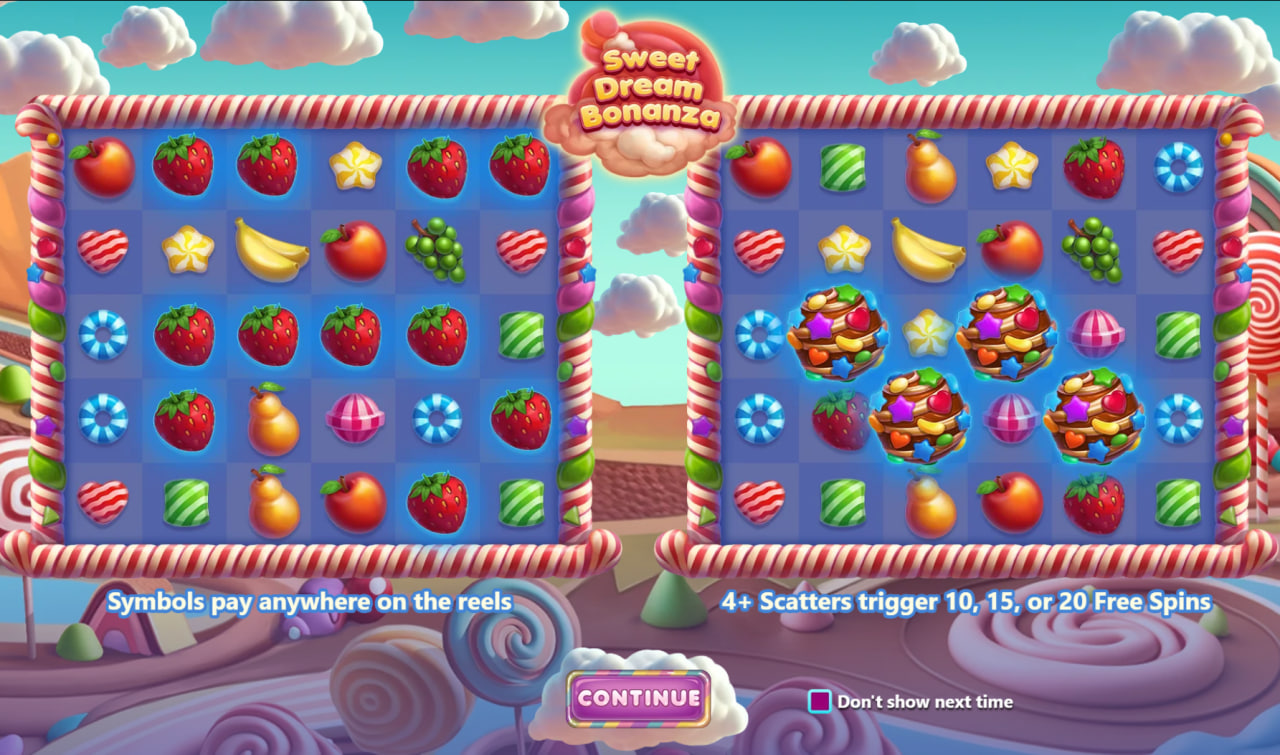Click the 4+ Scatters free spins text

[965, 602]
